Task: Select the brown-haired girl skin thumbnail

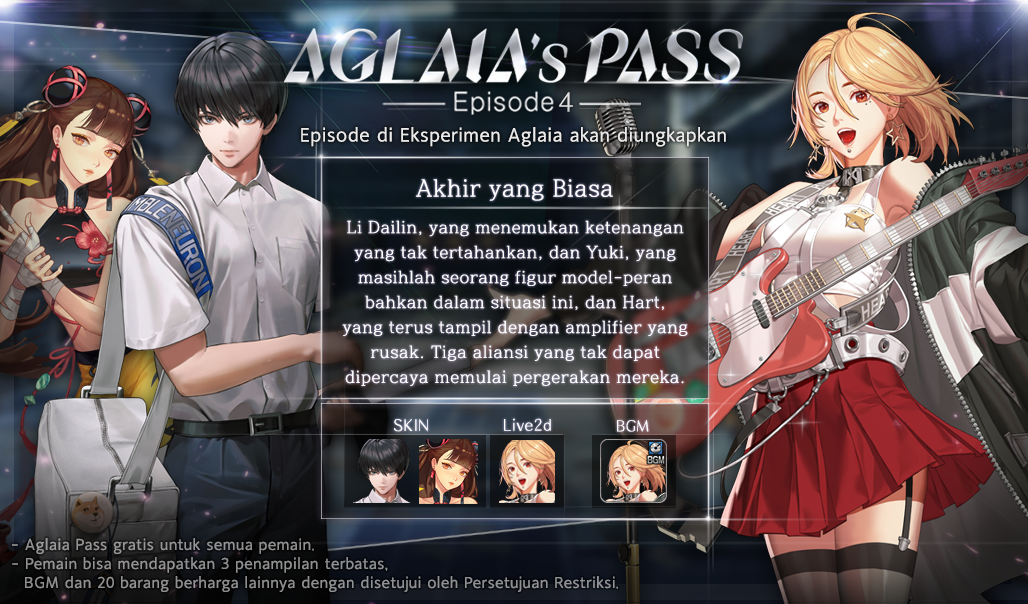Action: tap(445, 470)
